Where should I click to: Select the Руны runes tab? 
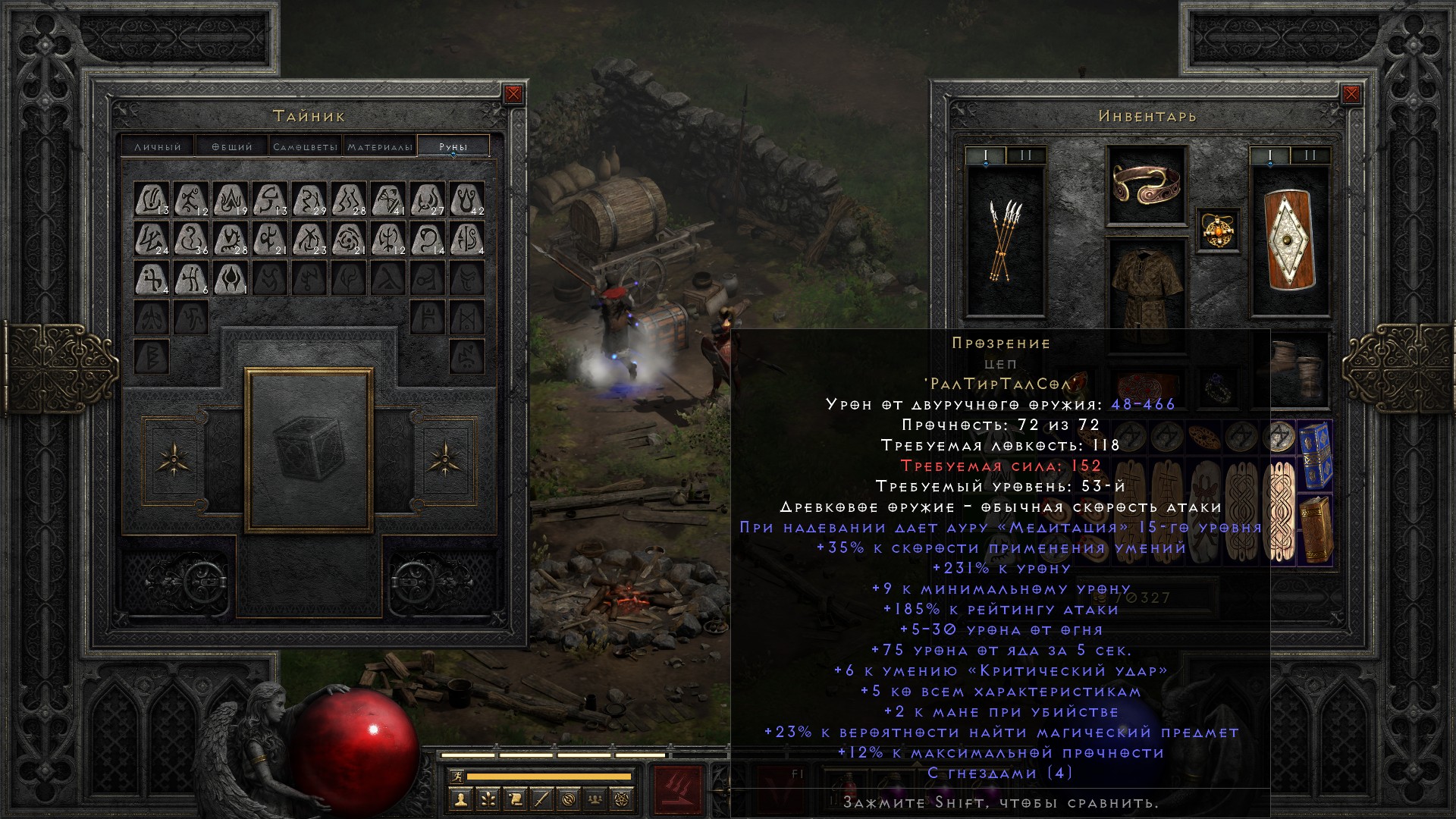453,146
